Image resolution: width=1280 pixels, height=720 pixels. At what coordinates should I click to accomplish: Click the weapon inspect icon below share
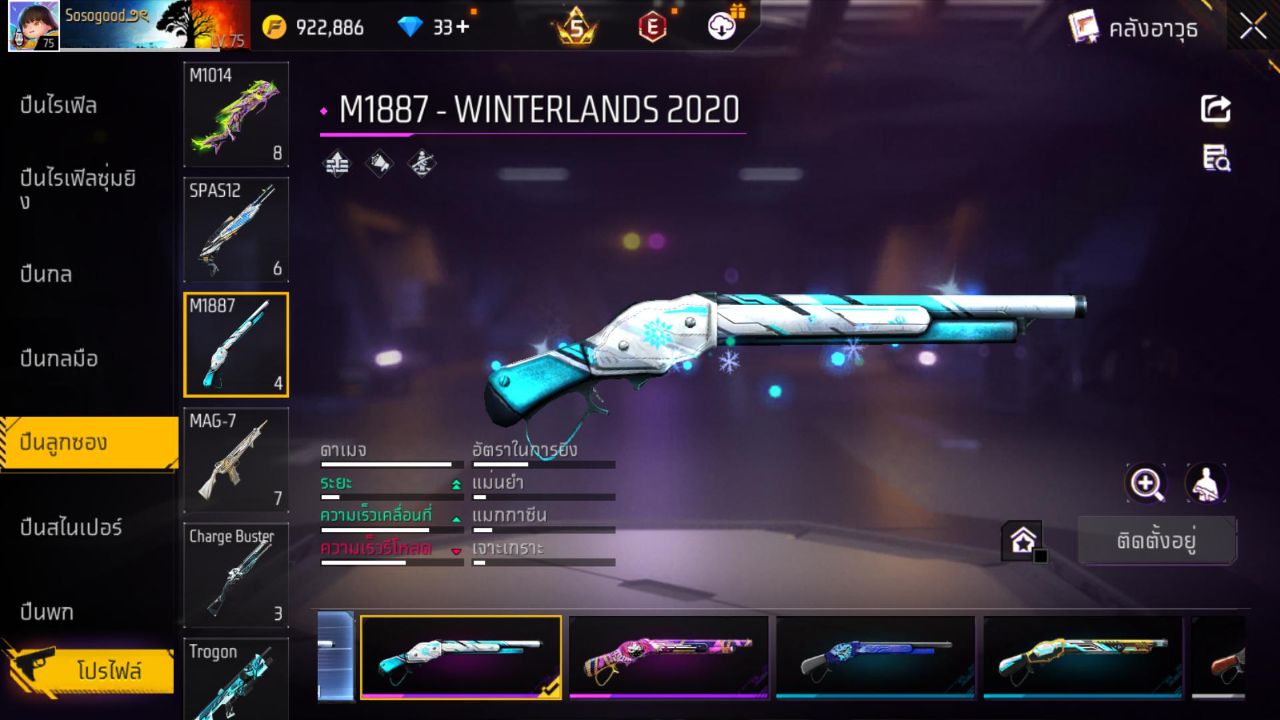[x=1215, y=158]
